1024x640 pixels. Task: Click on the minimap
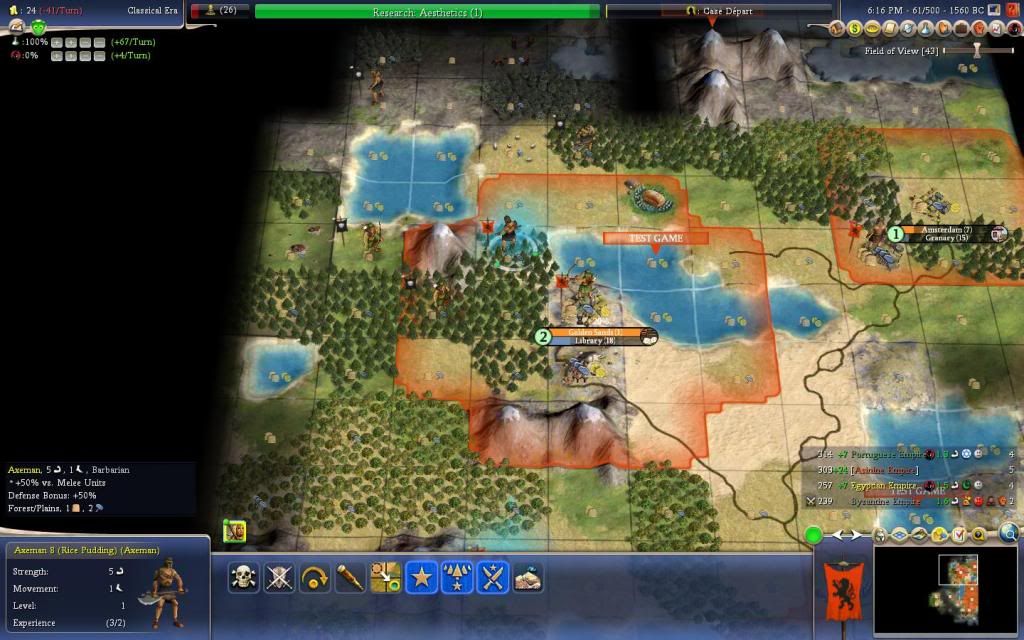[946, 591]
